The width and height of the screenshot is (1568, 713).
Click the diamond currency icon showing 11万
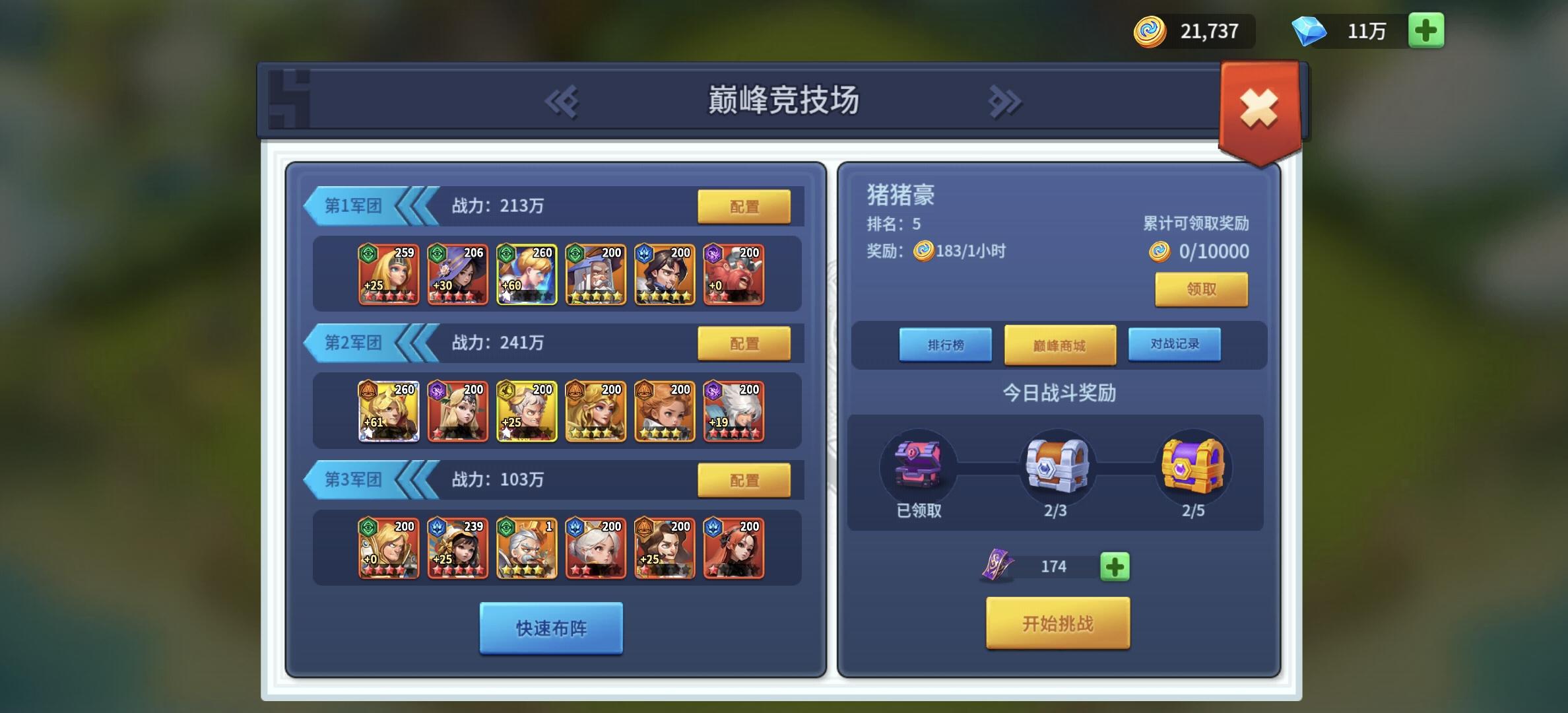(x=1310, y=30)
